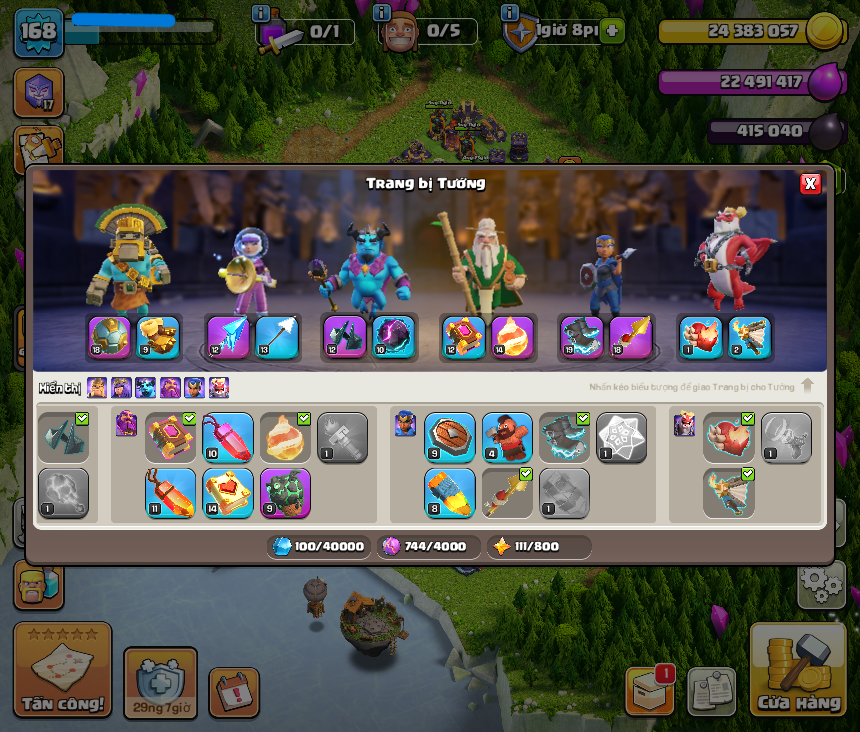Screen dimensions: 860x732
Task: Tap the Tấn công attack button
Action: [62, 670]
